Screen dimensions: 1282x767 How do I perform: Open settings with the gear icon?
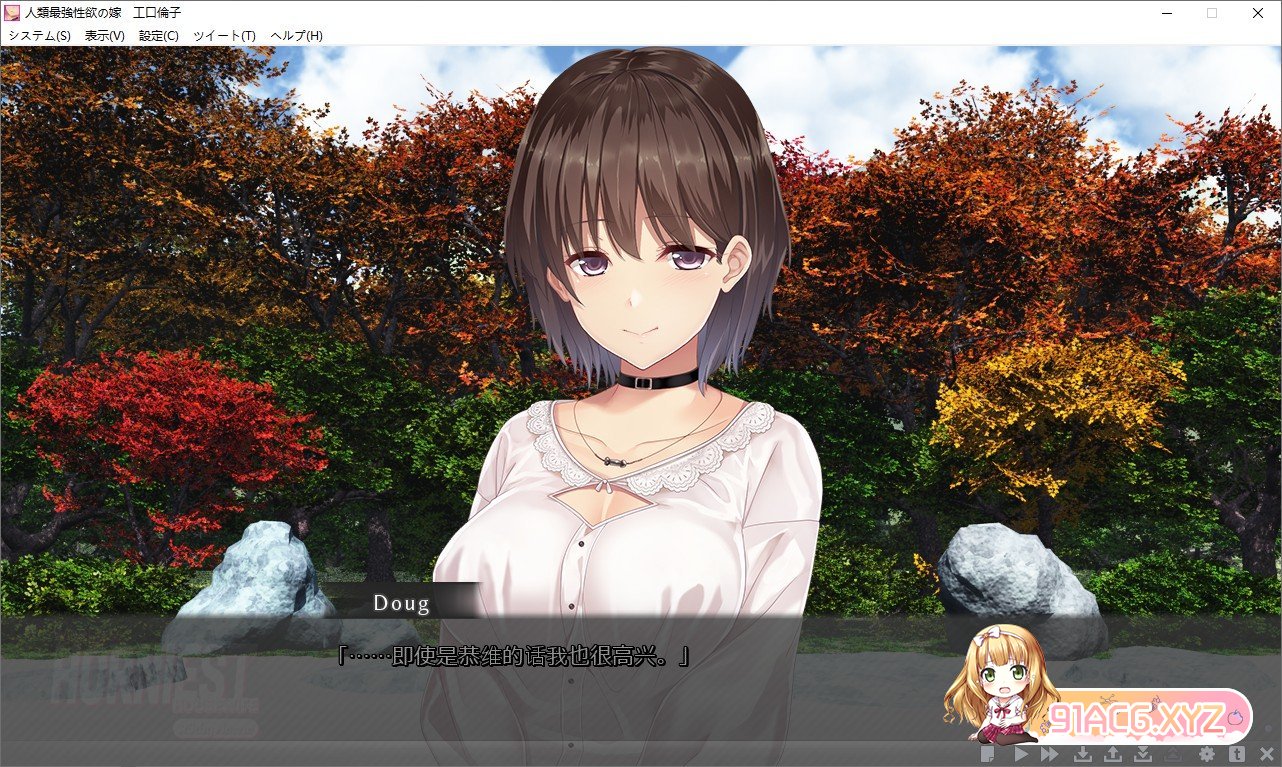(x=1207, y=754)
